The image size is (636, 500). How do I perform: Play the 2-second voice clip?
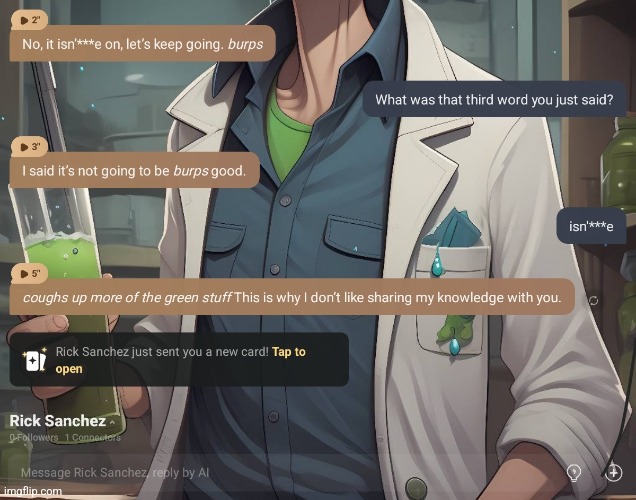click(30, 20)
